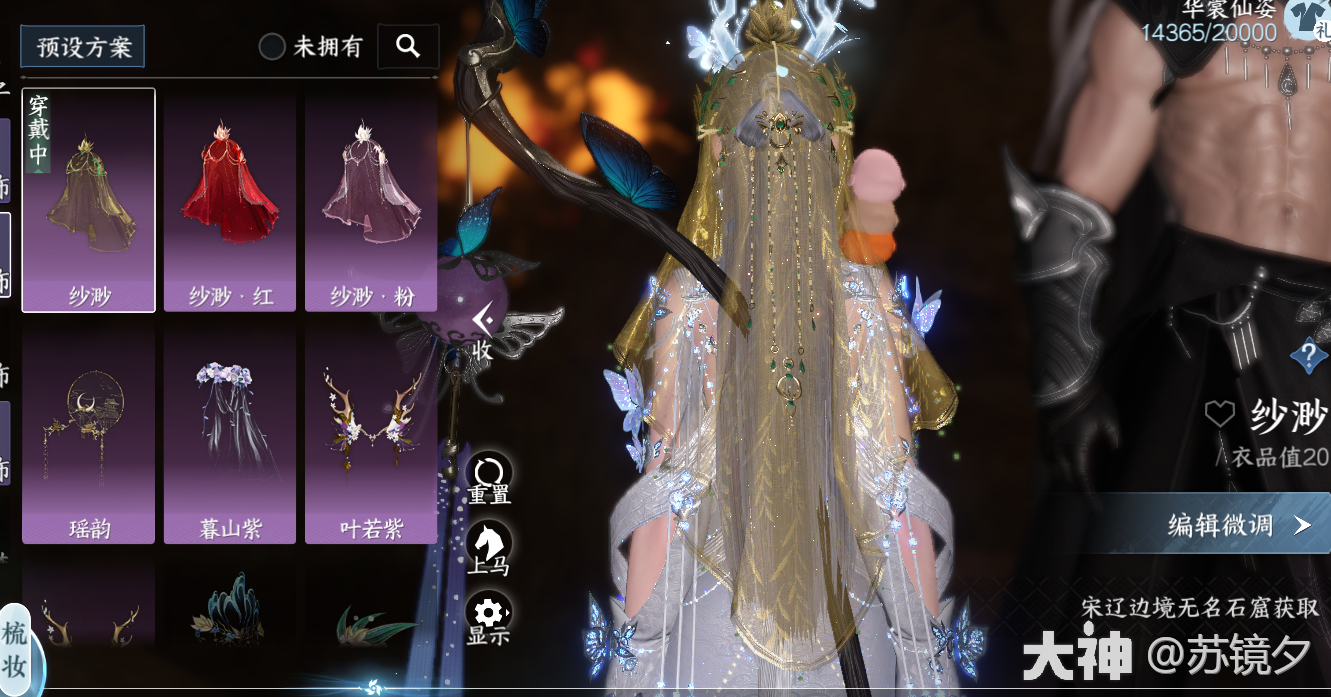
Task: Select the 叶若紫 antler headpiece item
Action: tap(371, 435)
